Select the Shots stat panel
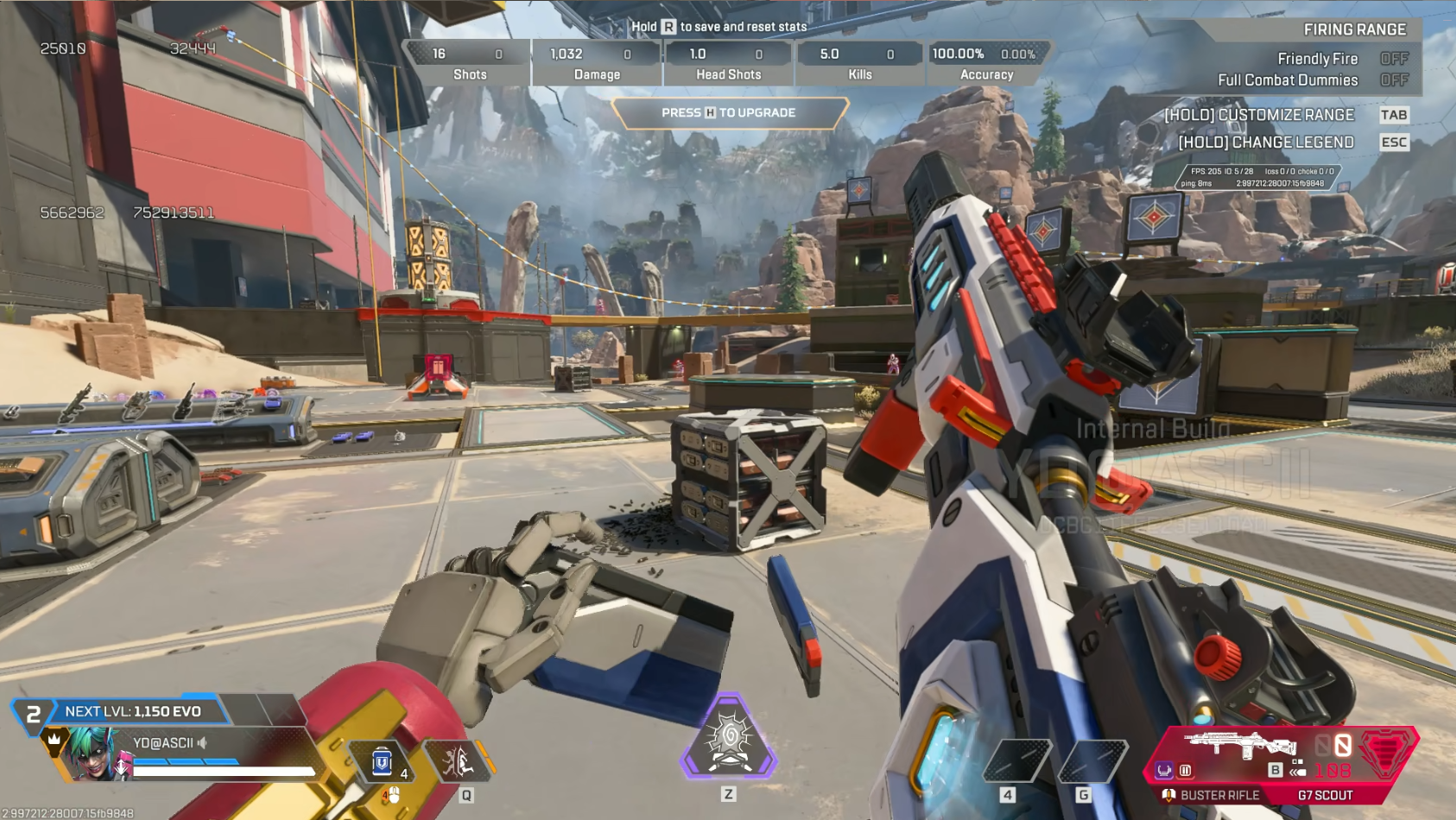The height and width of the screenshot is (820, 1456). (469, 63)
